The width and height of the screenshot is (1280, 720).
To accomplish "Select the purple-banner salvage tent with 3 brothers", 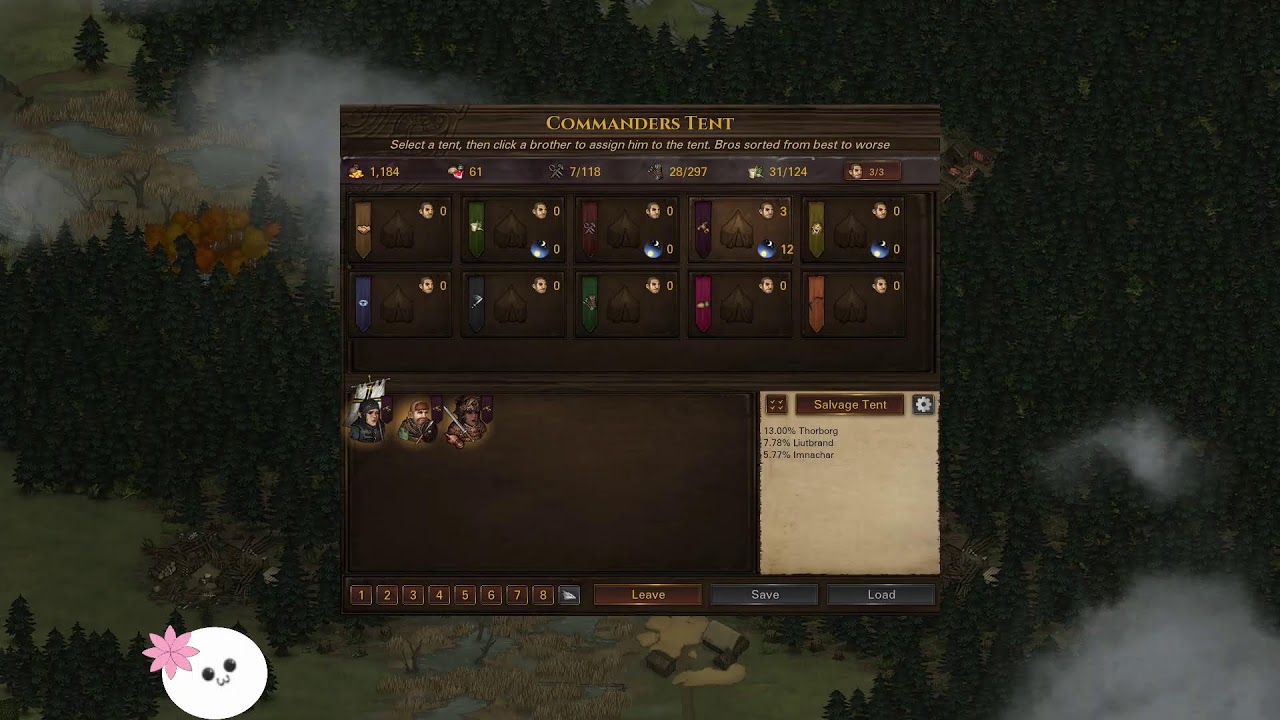I will point(738,230).
